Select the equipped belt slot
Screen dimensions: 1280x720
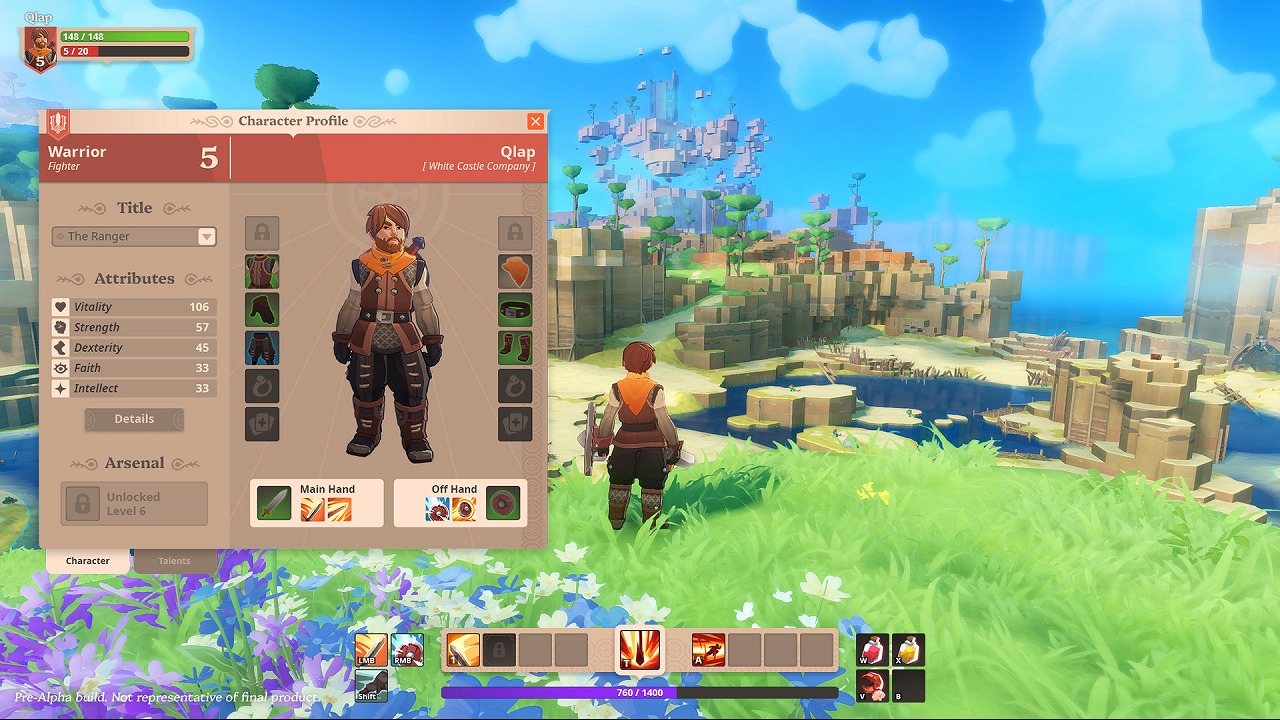tap(515, 310)
